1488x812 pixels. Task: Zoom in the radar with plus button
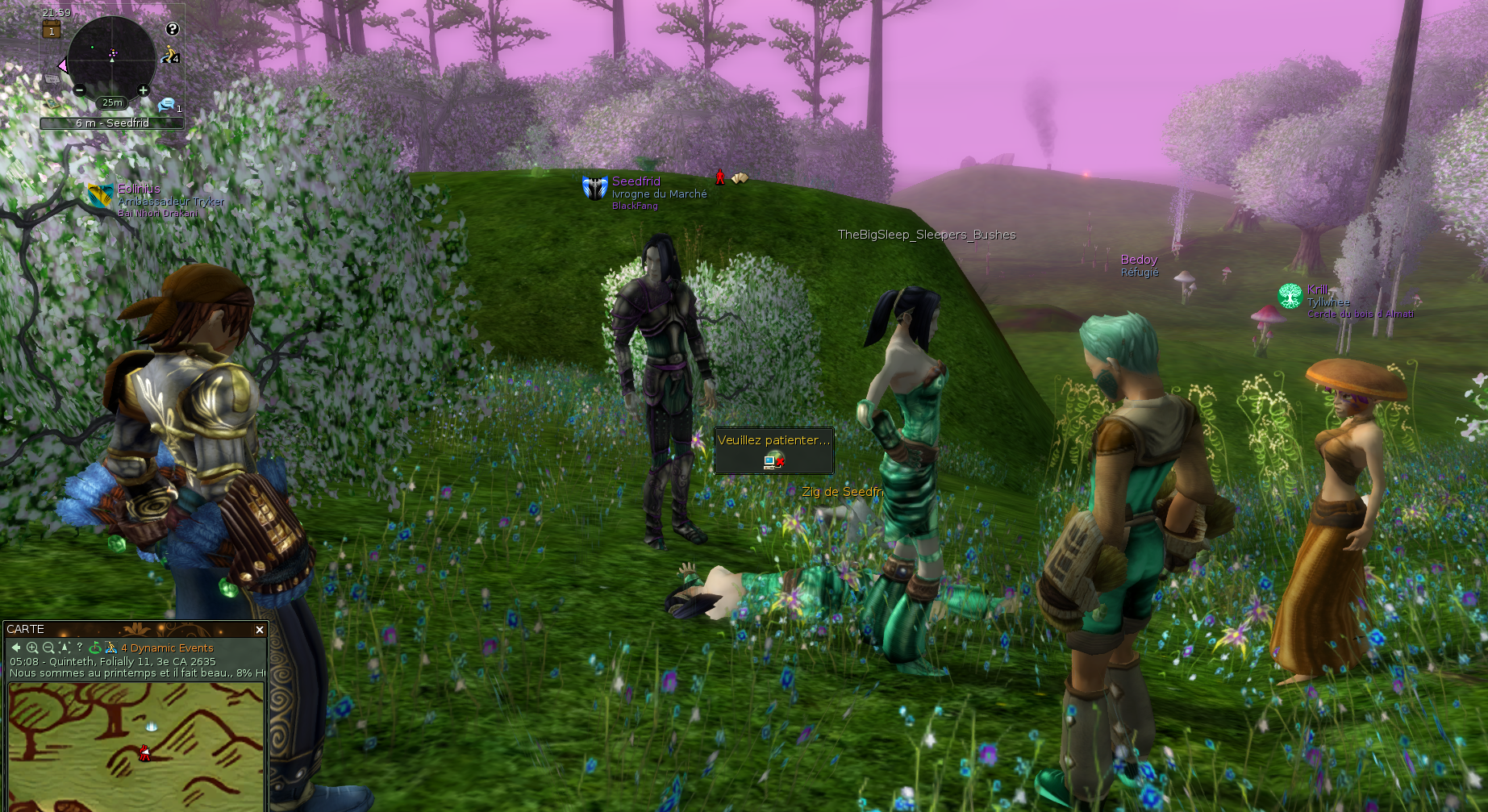click(x=143, y=90)
